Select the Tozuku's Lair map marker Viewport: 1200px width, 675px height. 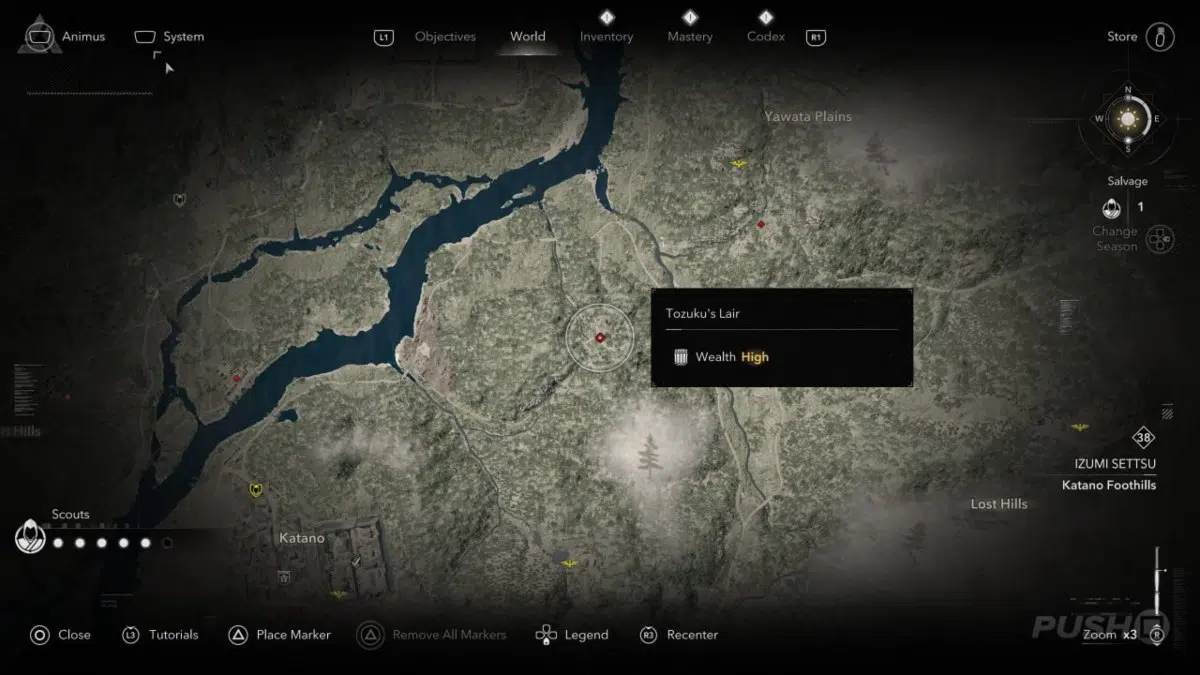600,338
